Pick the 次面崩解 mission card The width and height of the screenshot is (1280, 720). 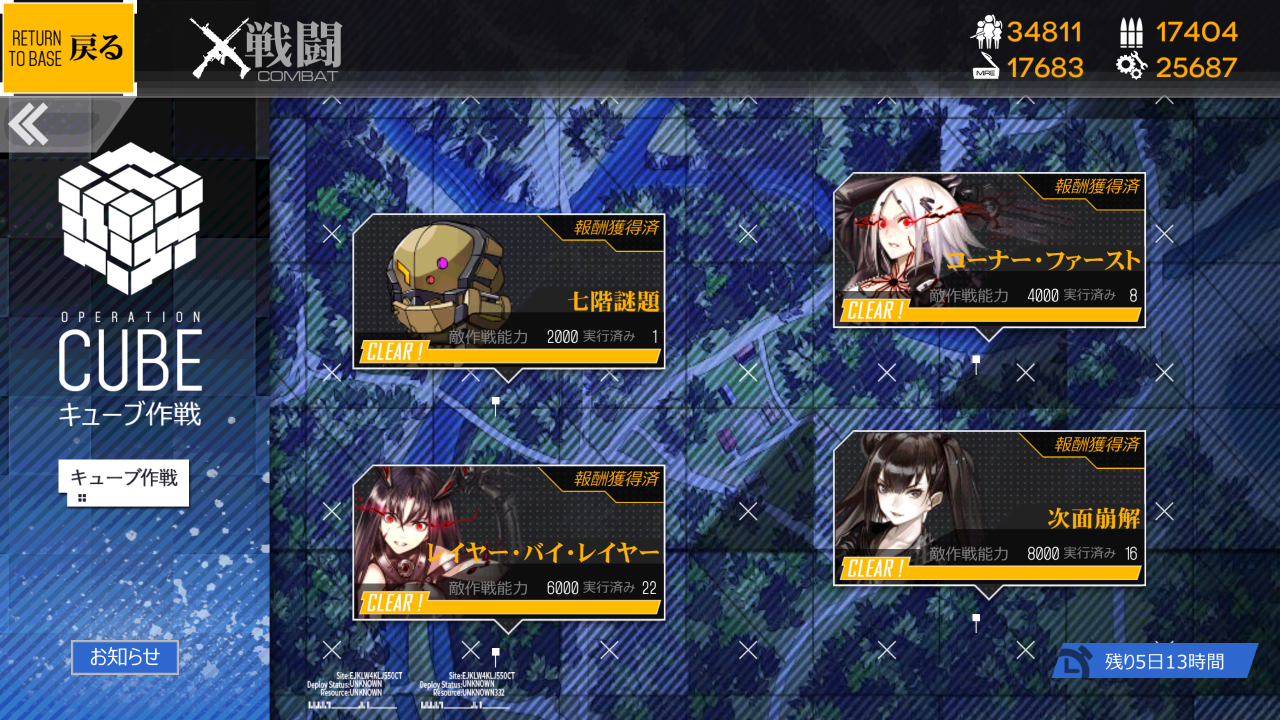click(989, 508)
